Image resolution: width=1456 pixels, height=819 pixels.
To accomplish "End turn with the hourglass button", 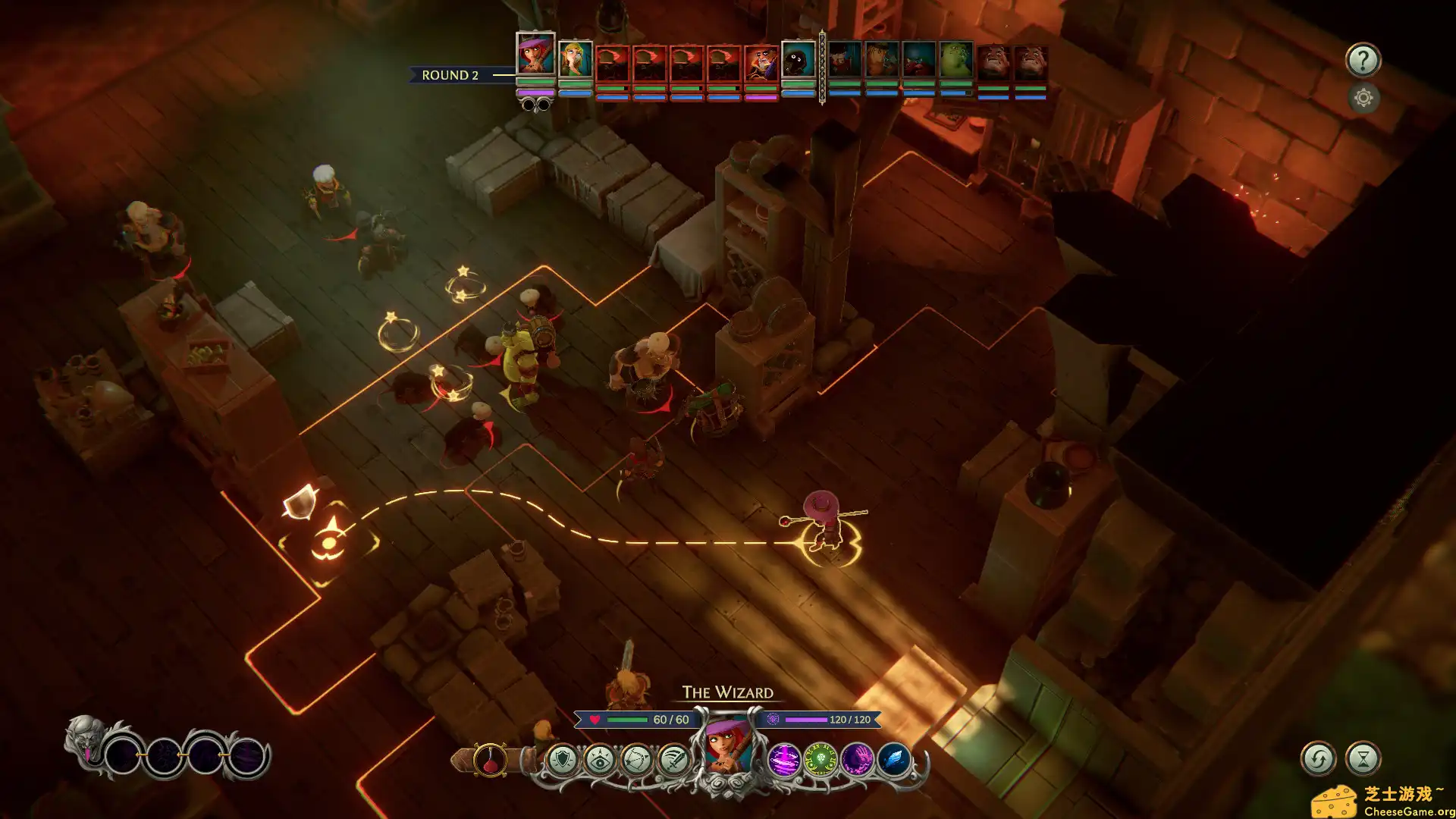I will [x=1363, y=758].
